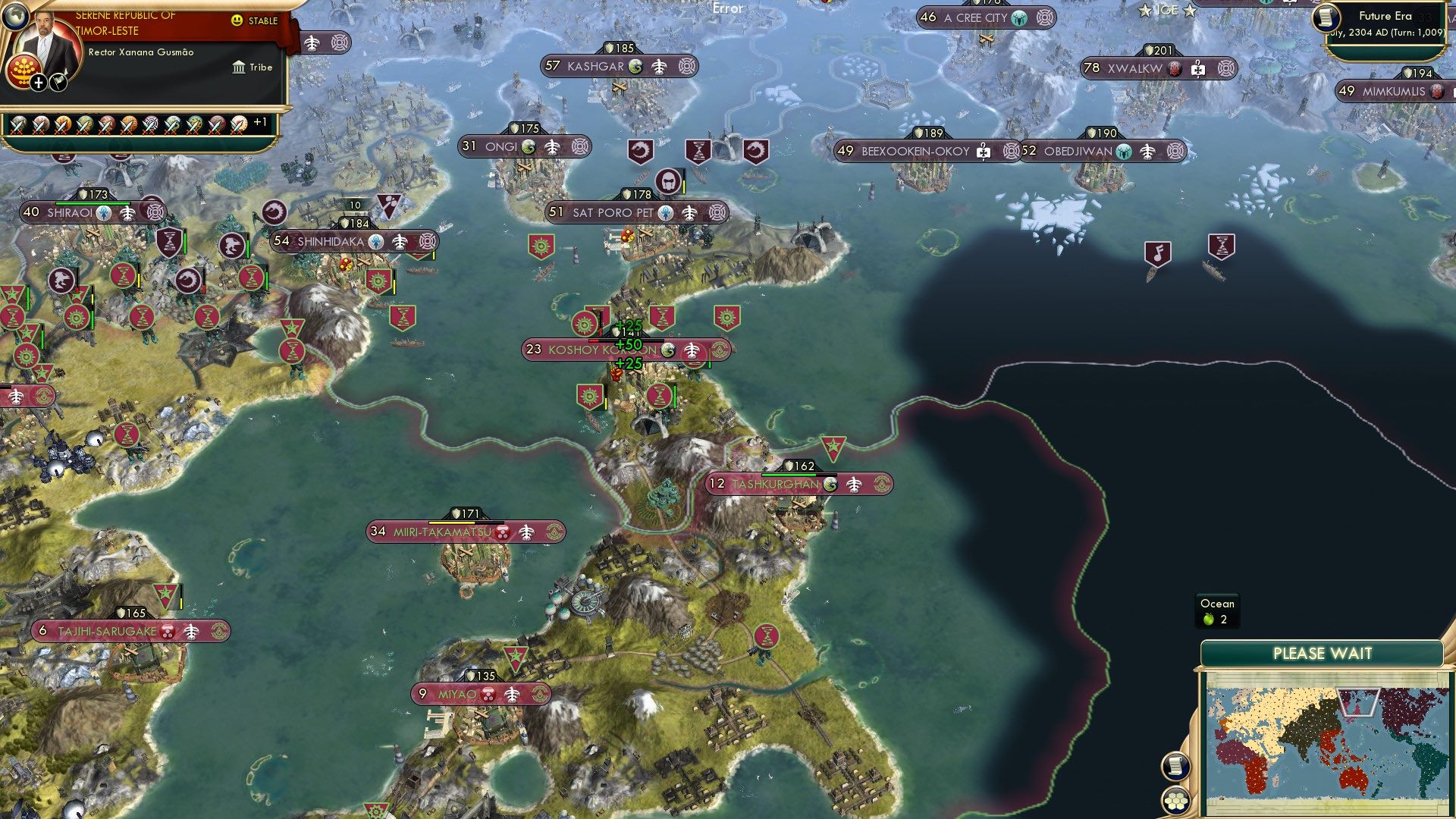The height and width of the screenshot is (819, 1456).
Task: Click the red unhappiness face on Xwalkw's banner
Action: [1174, 67]
